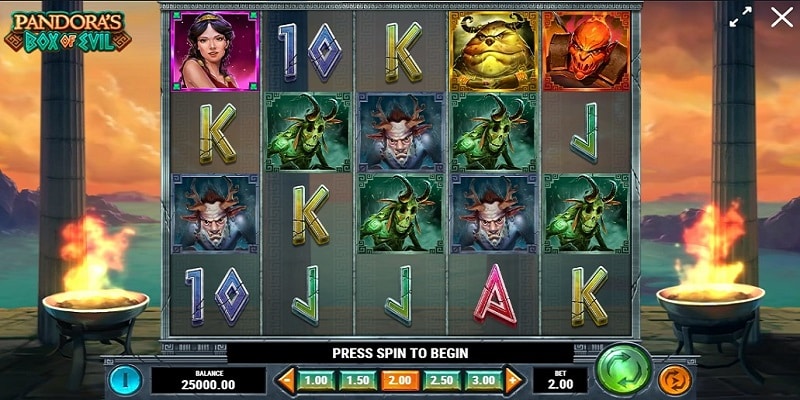Click the right arrow to increase bet
The image size is (800, 400).
coord(514,380)
